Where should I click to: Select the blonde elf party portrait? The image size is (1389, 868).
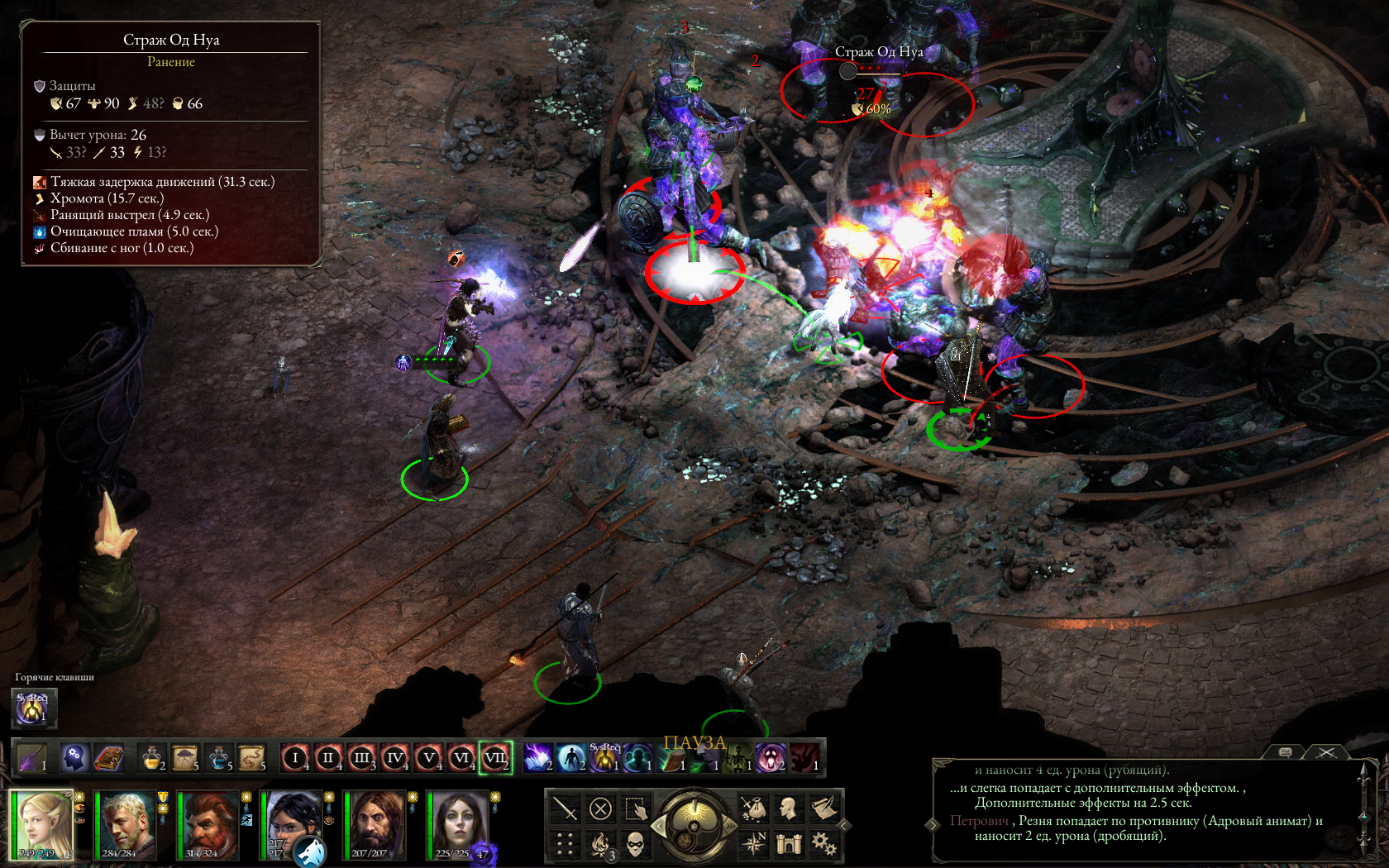41,824
